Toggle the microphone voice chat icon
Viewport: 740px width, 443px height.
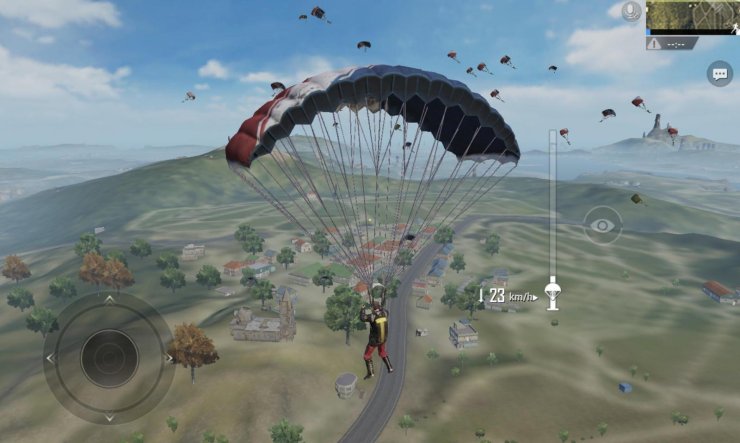630,11
